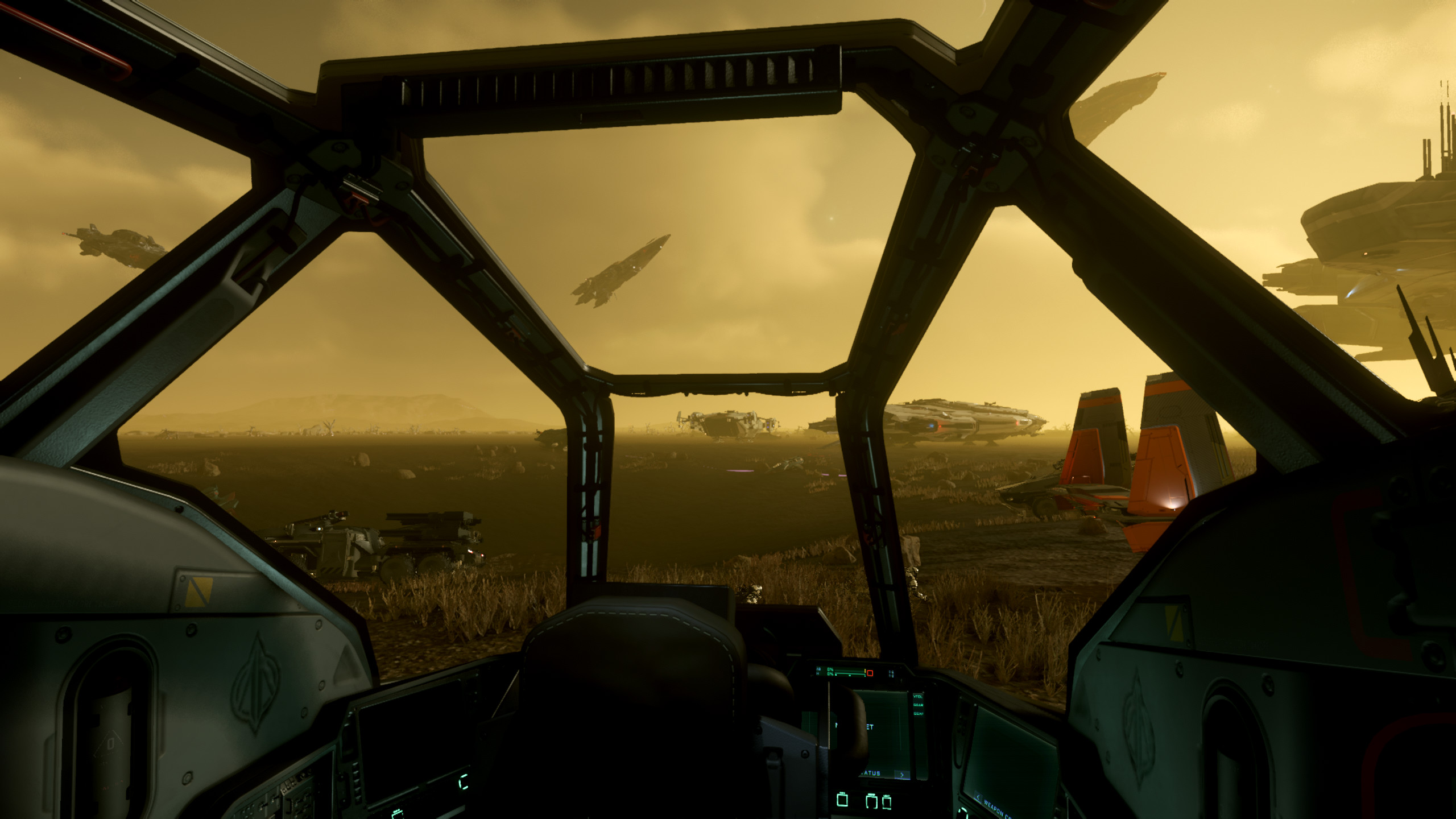Select the leftmost fuel tank icon on the MFD
The height and width of the screenshot is (819, 1456).
point(842,800)
